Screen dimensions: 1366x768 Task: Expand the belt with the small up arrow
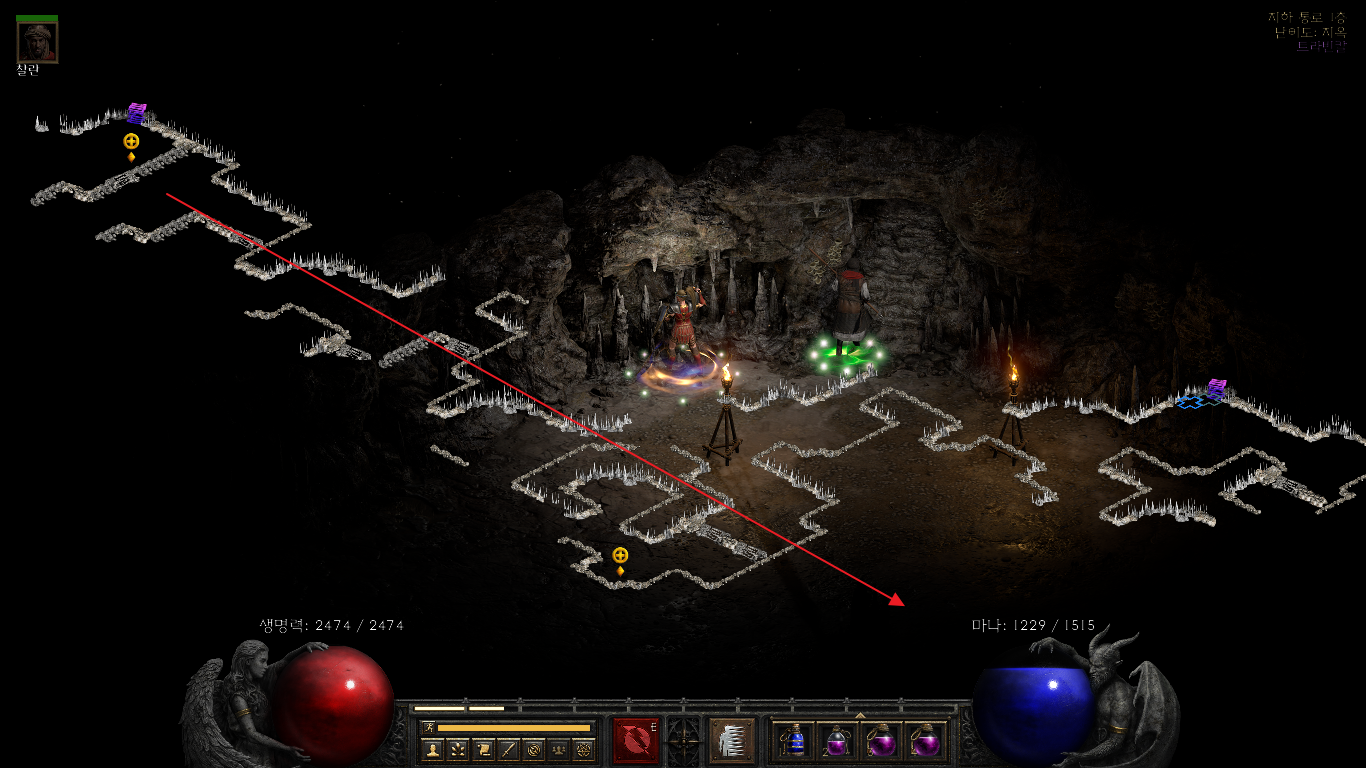[860, 715]
